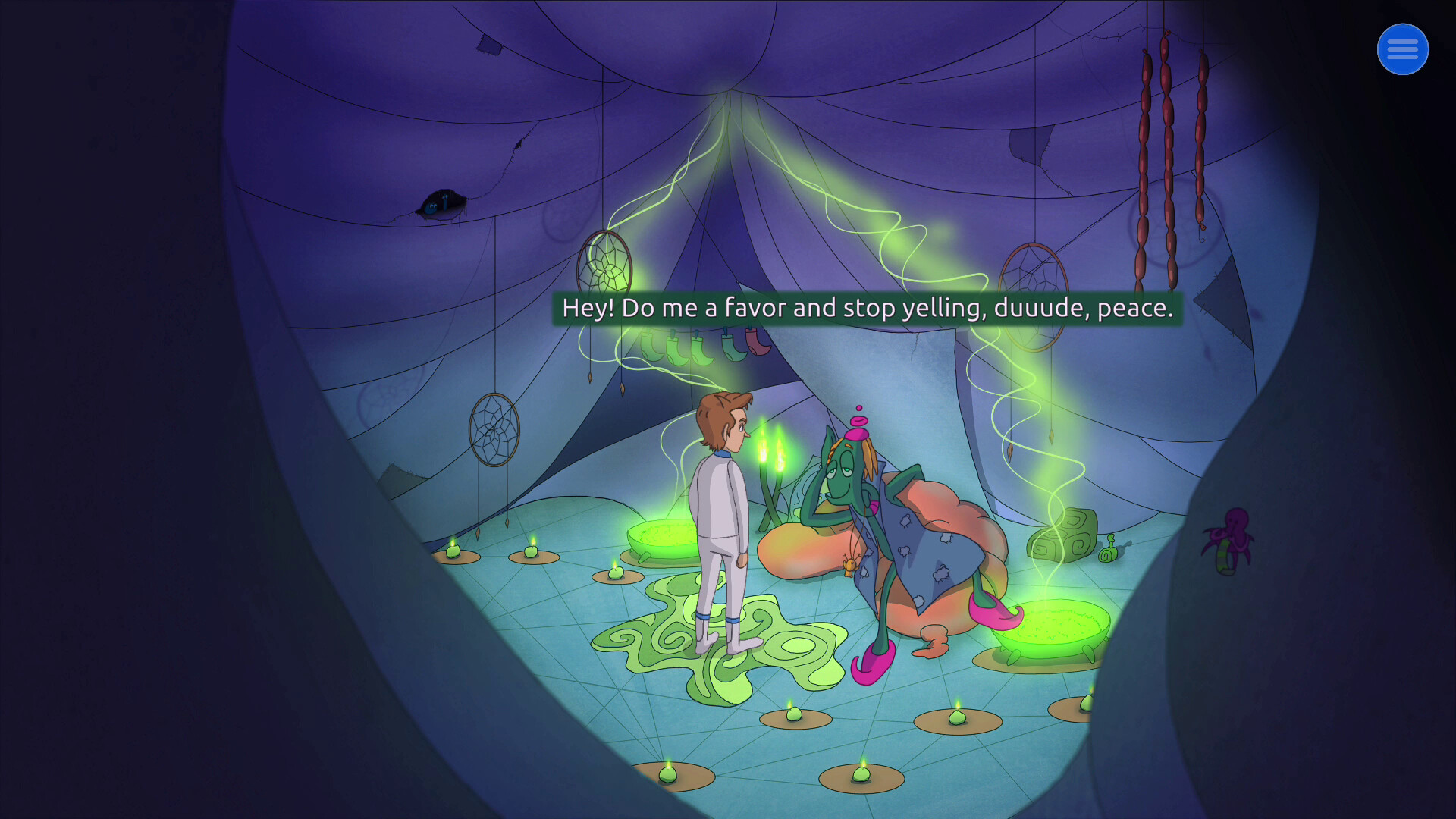Click the dialogue line about stop yelling
Screen dimensions: 1456x819
867,309
